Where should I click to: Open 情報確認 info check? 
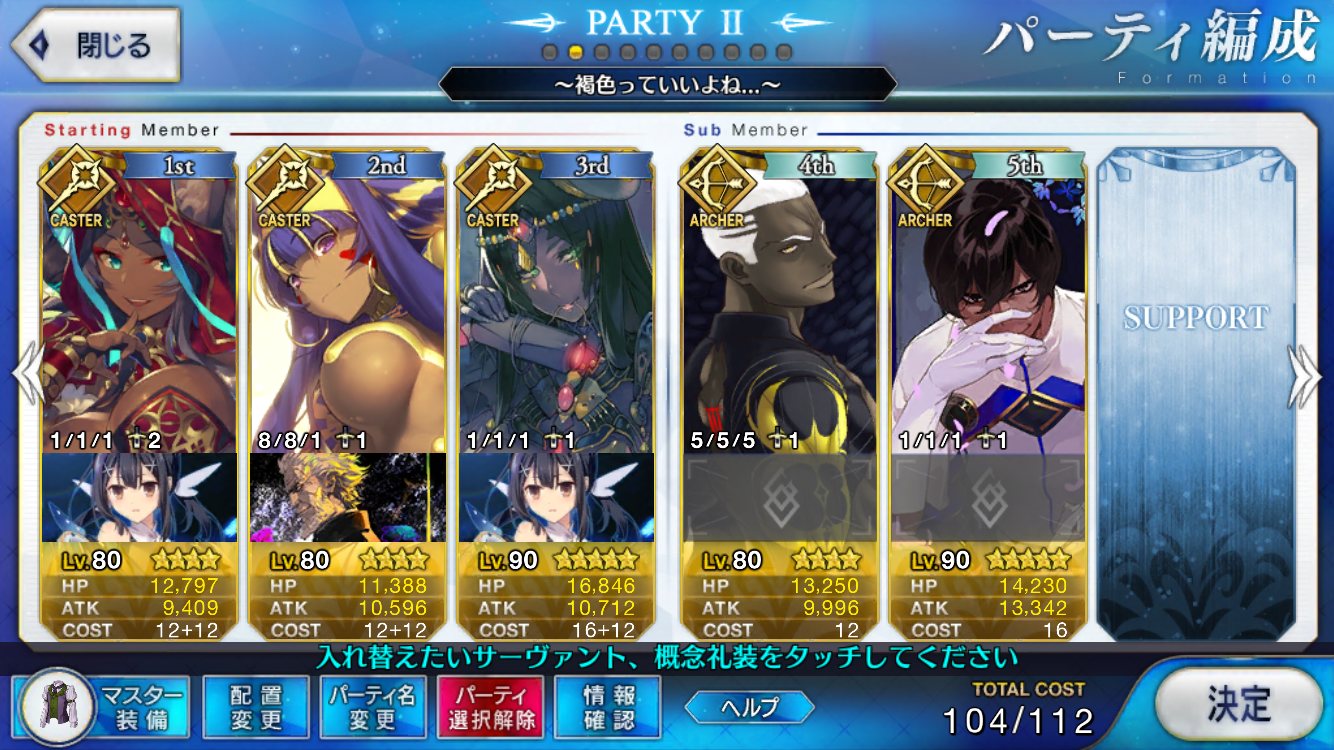[x=608, y=707]
